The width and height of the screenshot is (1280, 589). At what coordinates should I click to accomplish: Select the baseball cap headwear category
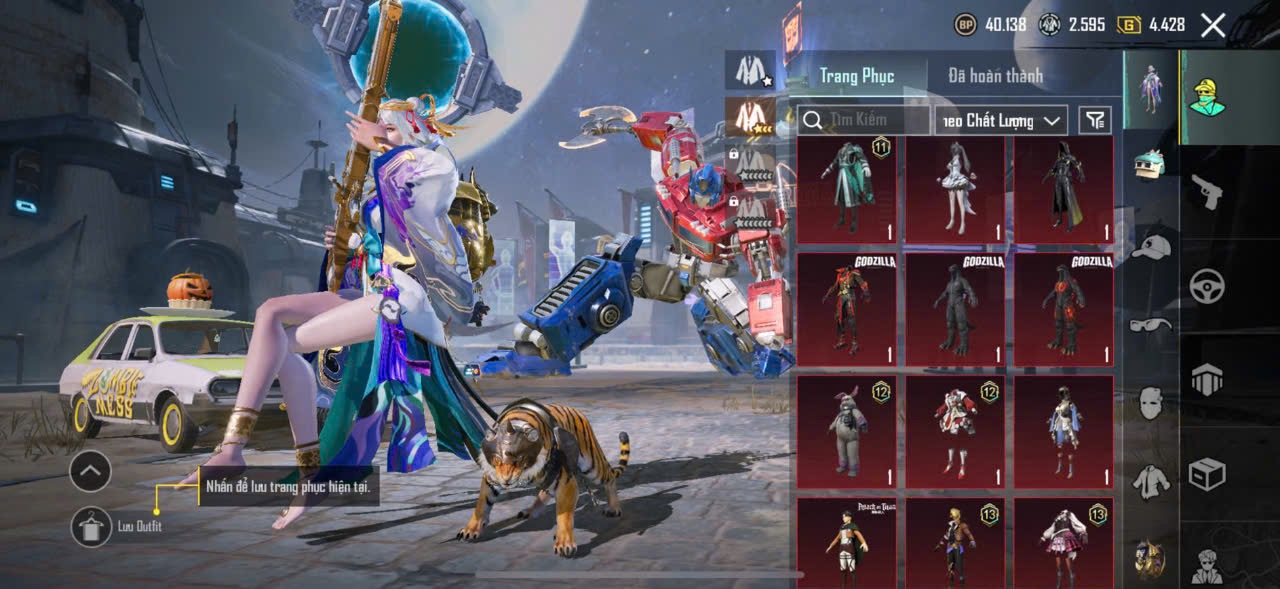(1152, 247)
